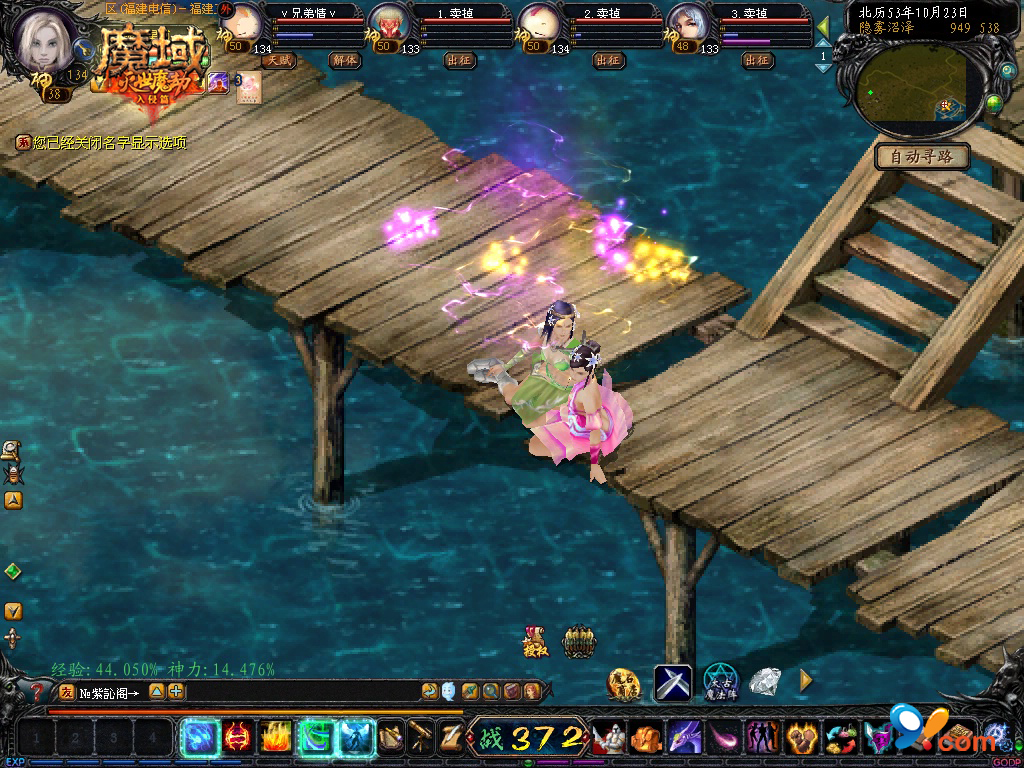This screenshot has width=1024, height=768.
Task: Click the crossed swords icon
Action: click(673, 682)
